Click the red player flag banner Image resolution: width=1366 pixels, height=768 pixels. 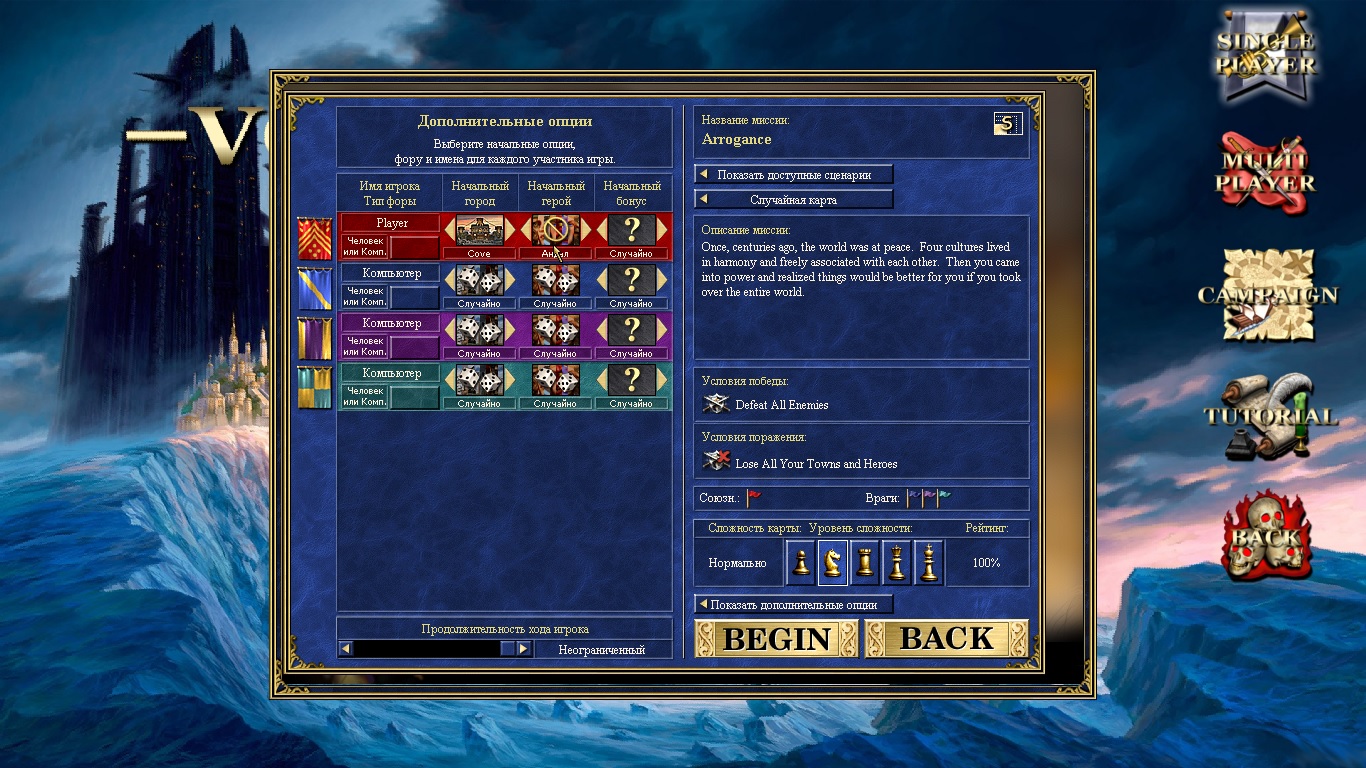[x=315, y=238]
